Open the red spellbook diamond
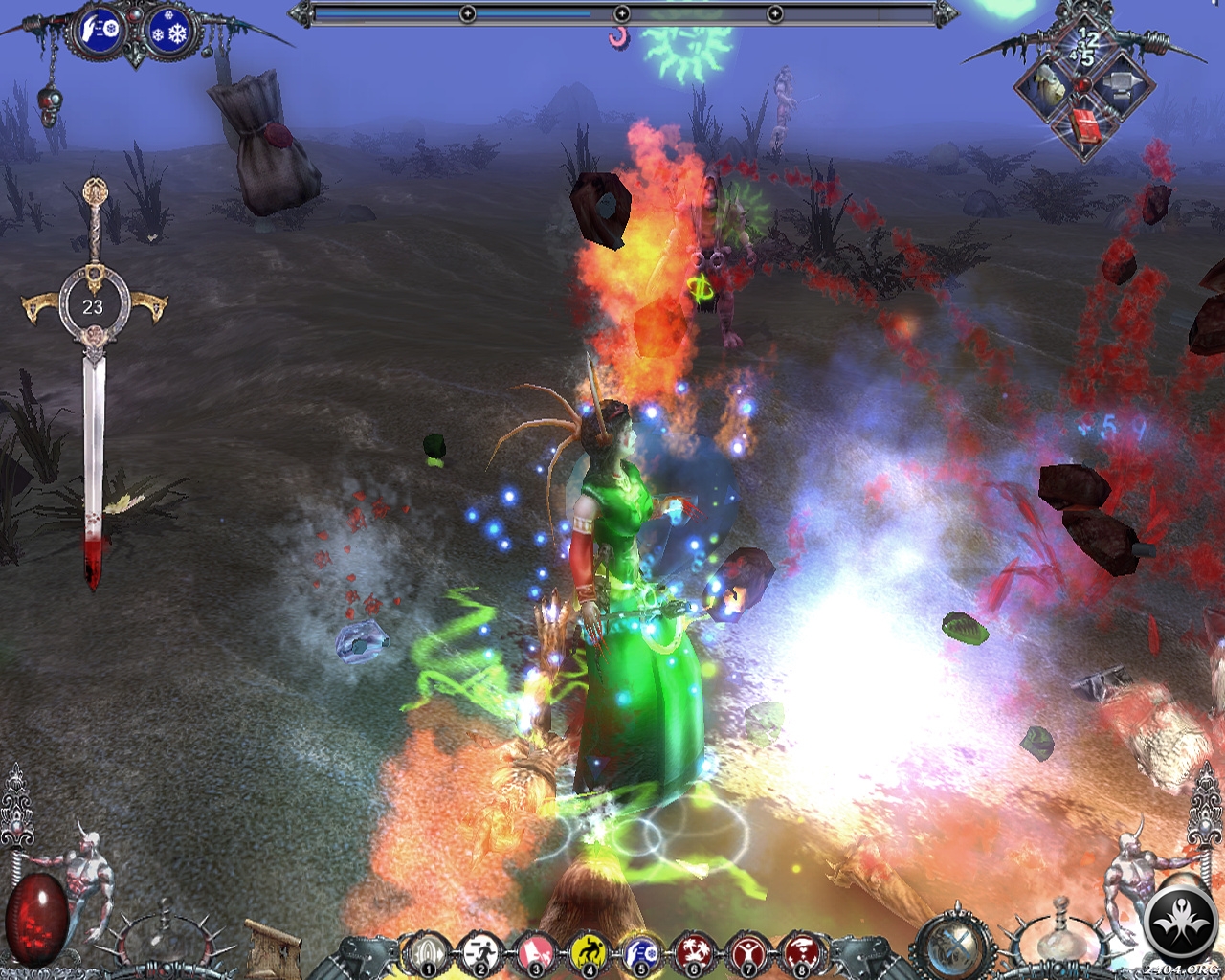 point(1086,128)
